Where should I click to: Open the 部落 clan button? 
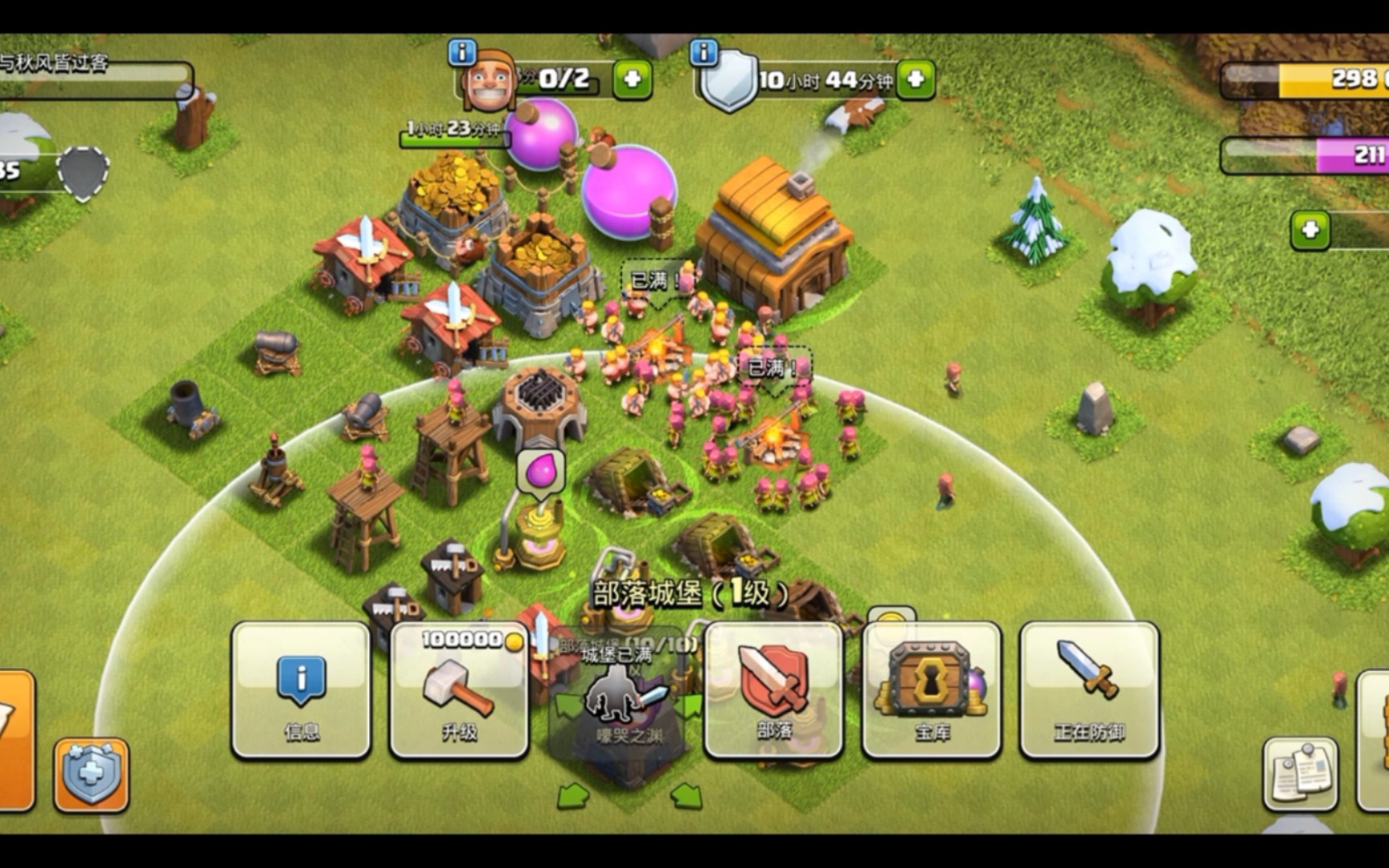click(x=774, y=690)
